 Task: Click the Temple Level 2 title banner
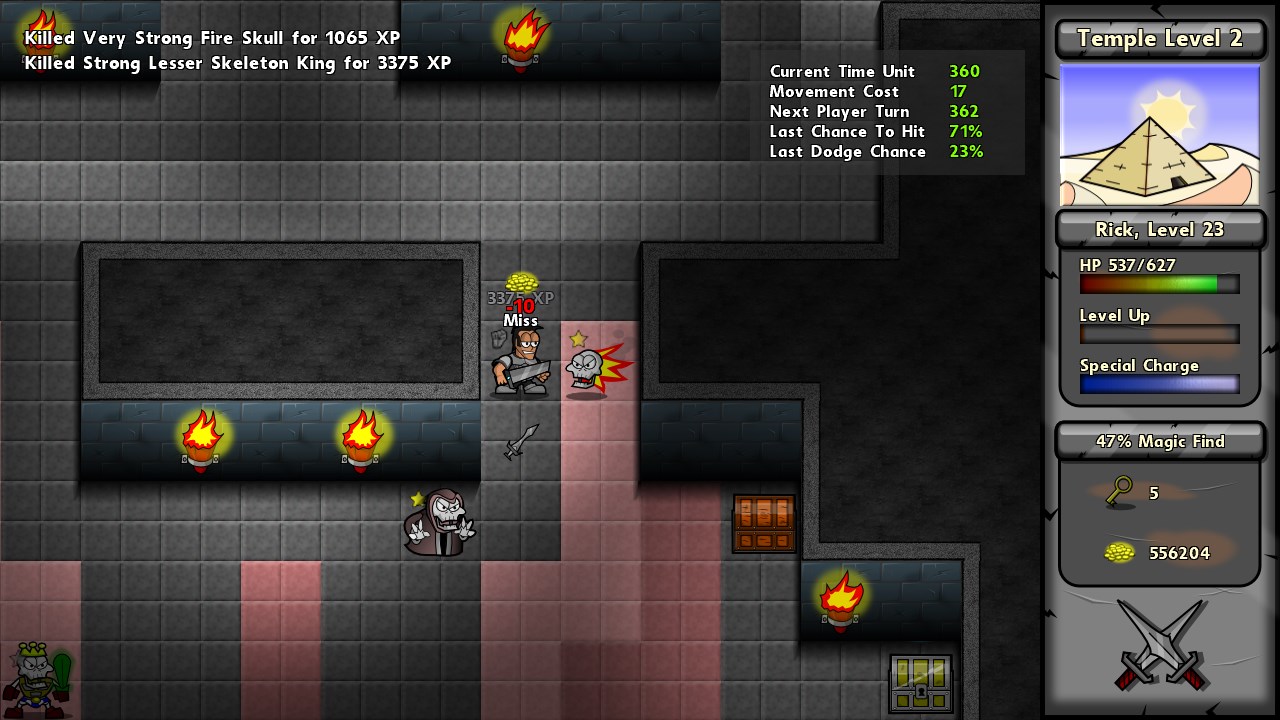[1159, 39]
